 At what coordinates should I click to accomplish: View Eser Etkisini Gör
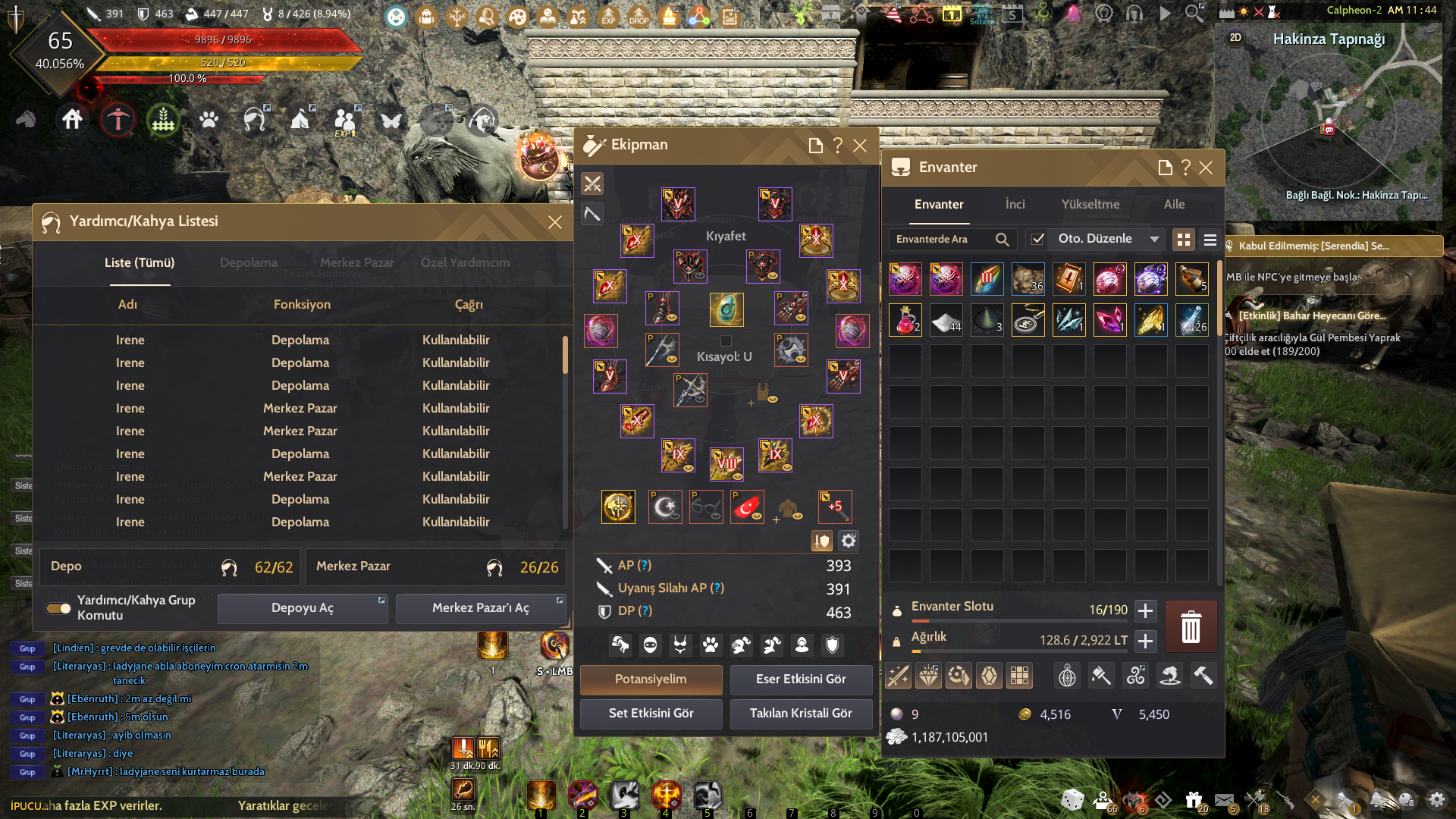(801, 679)
